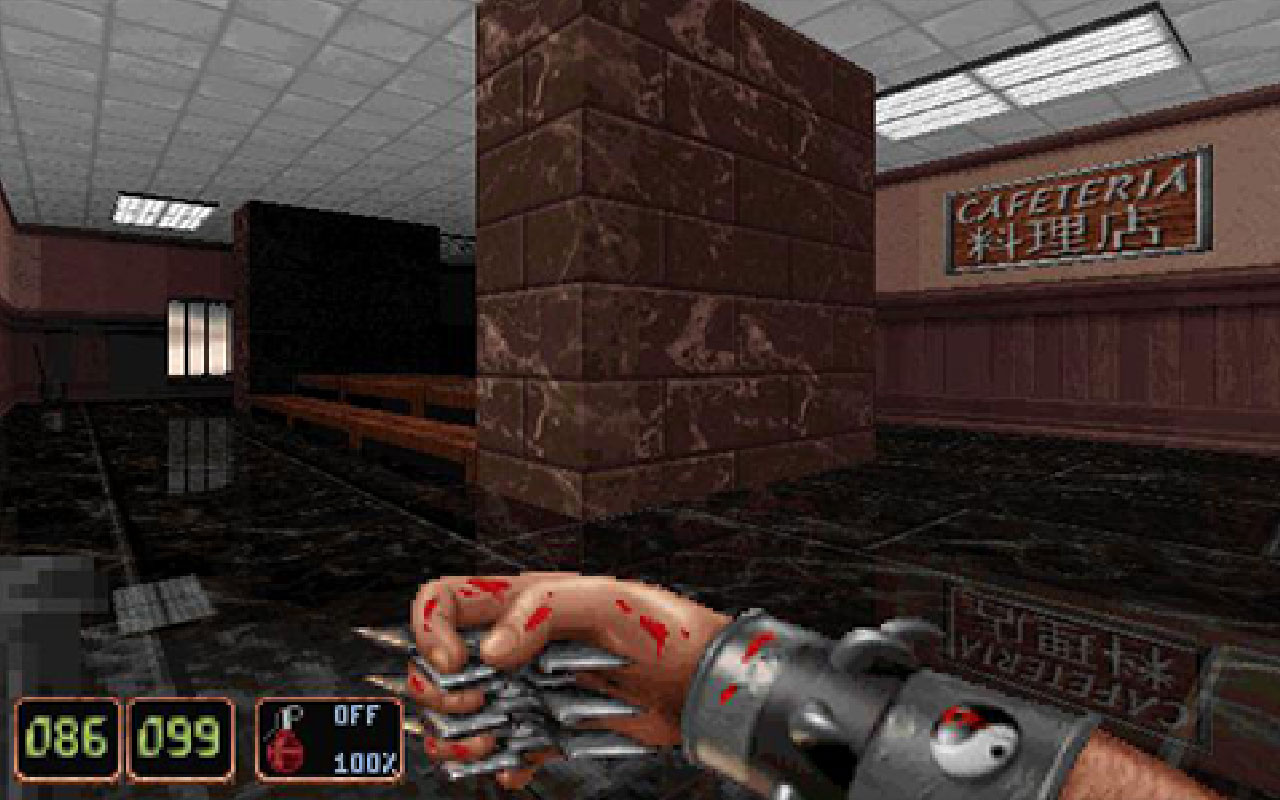Click the 100% charge readout on the HUD
The image size is (1280, 800).
pos(364,760)
